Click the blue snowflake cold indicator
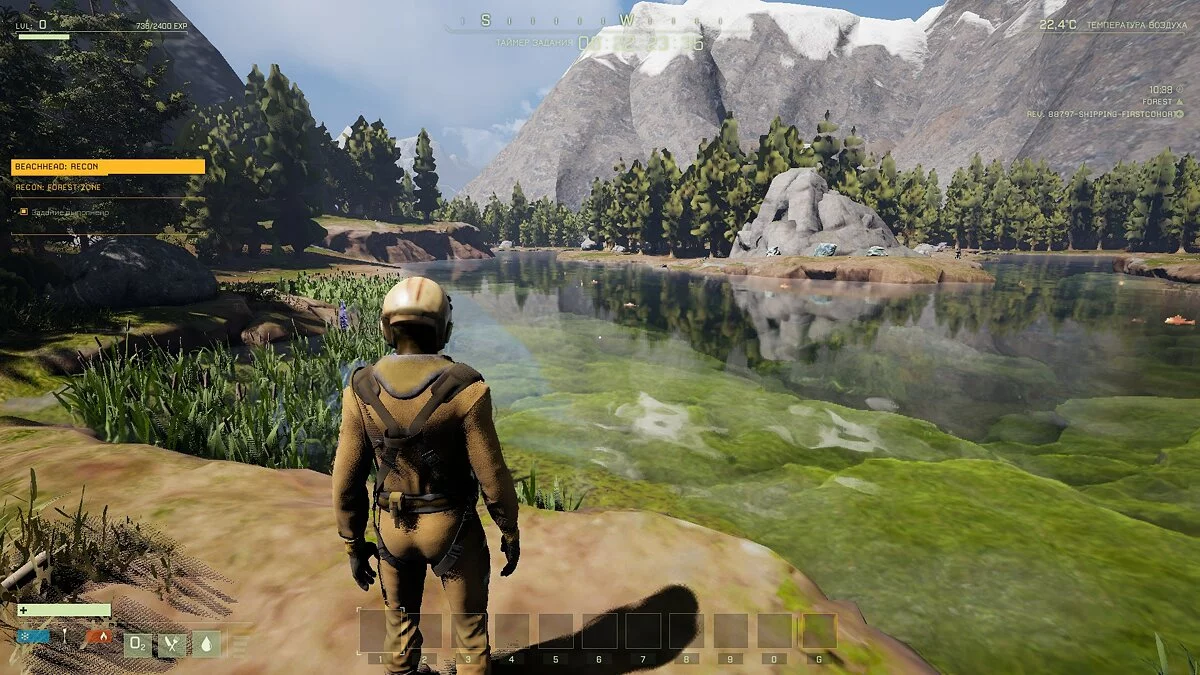Screen dimensions: 1200x675 (33, 636)
